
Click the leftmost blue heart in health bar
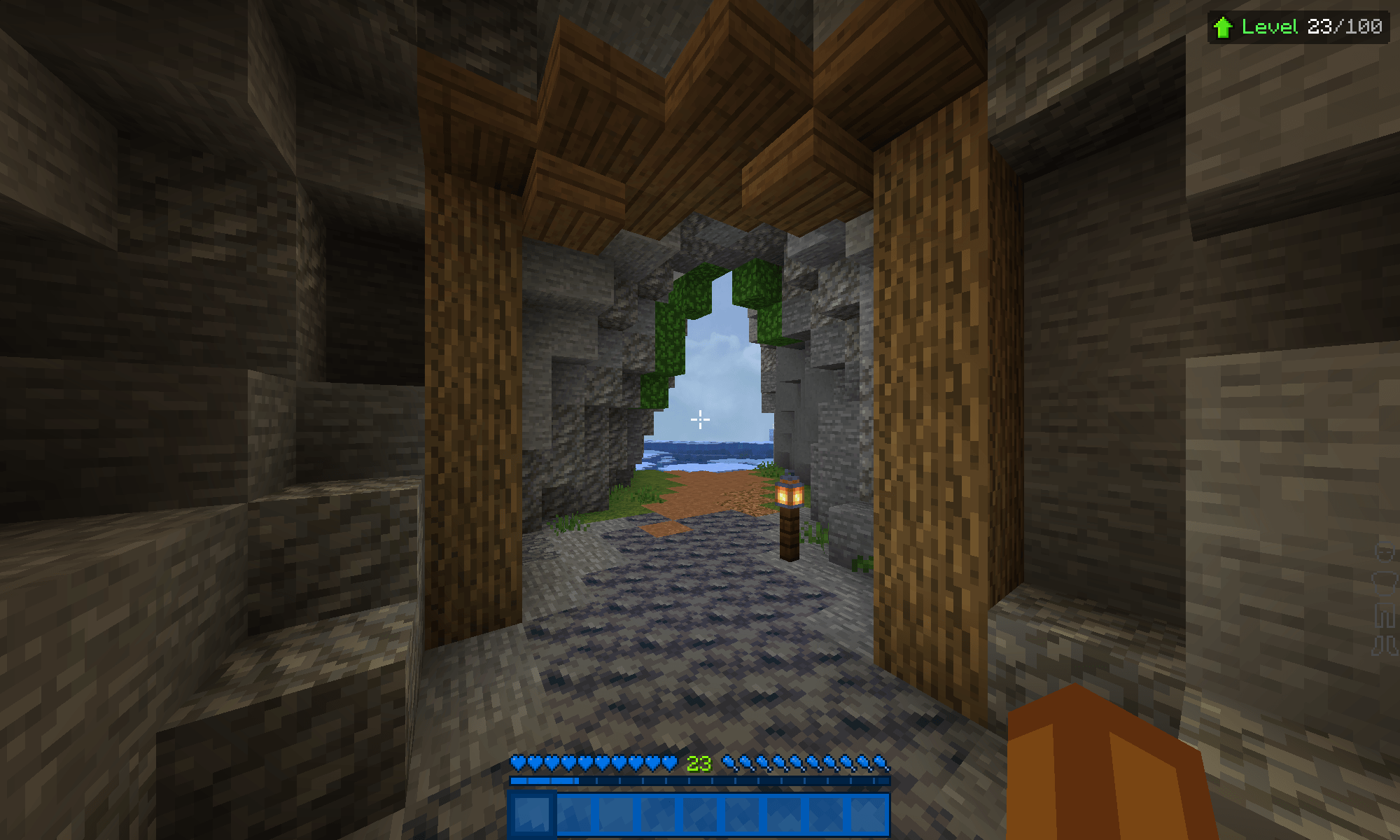click(x=517, y=764)
